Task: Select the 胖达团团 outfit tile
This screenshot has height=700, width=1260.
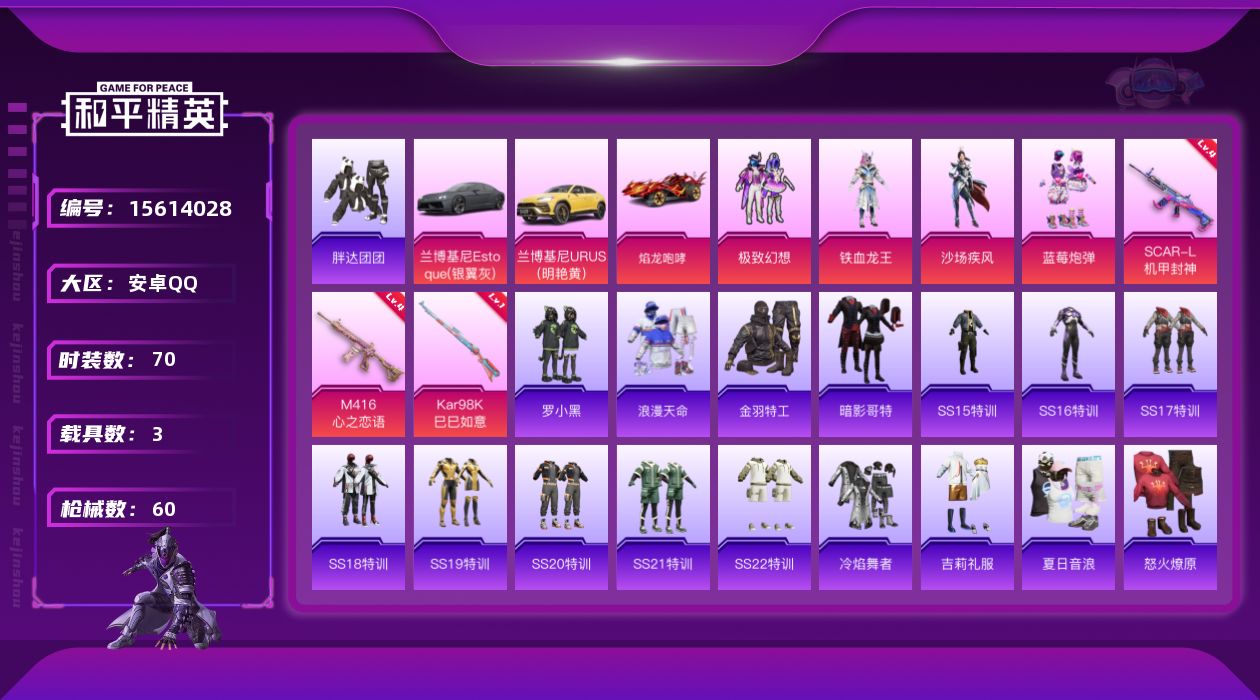Action: (x=358, y=210)
